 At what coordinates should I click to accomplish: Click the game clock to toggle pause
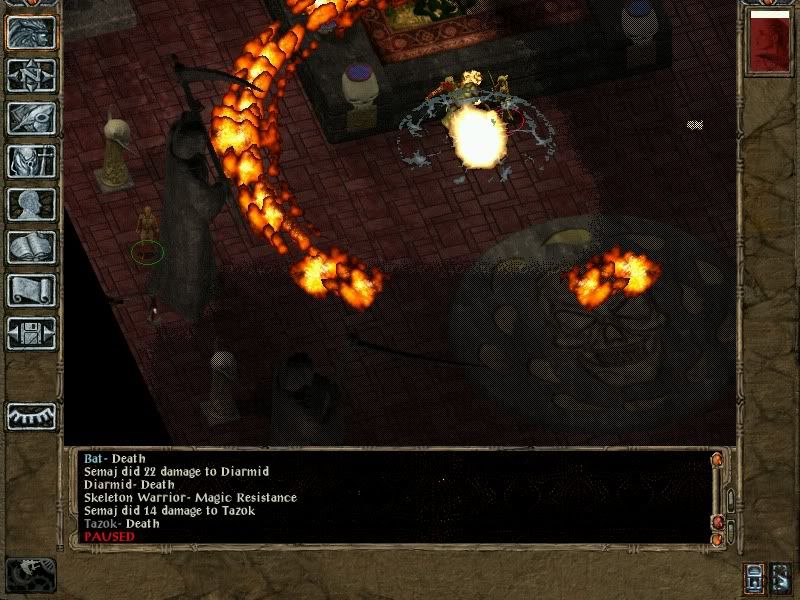click(31, 574)
